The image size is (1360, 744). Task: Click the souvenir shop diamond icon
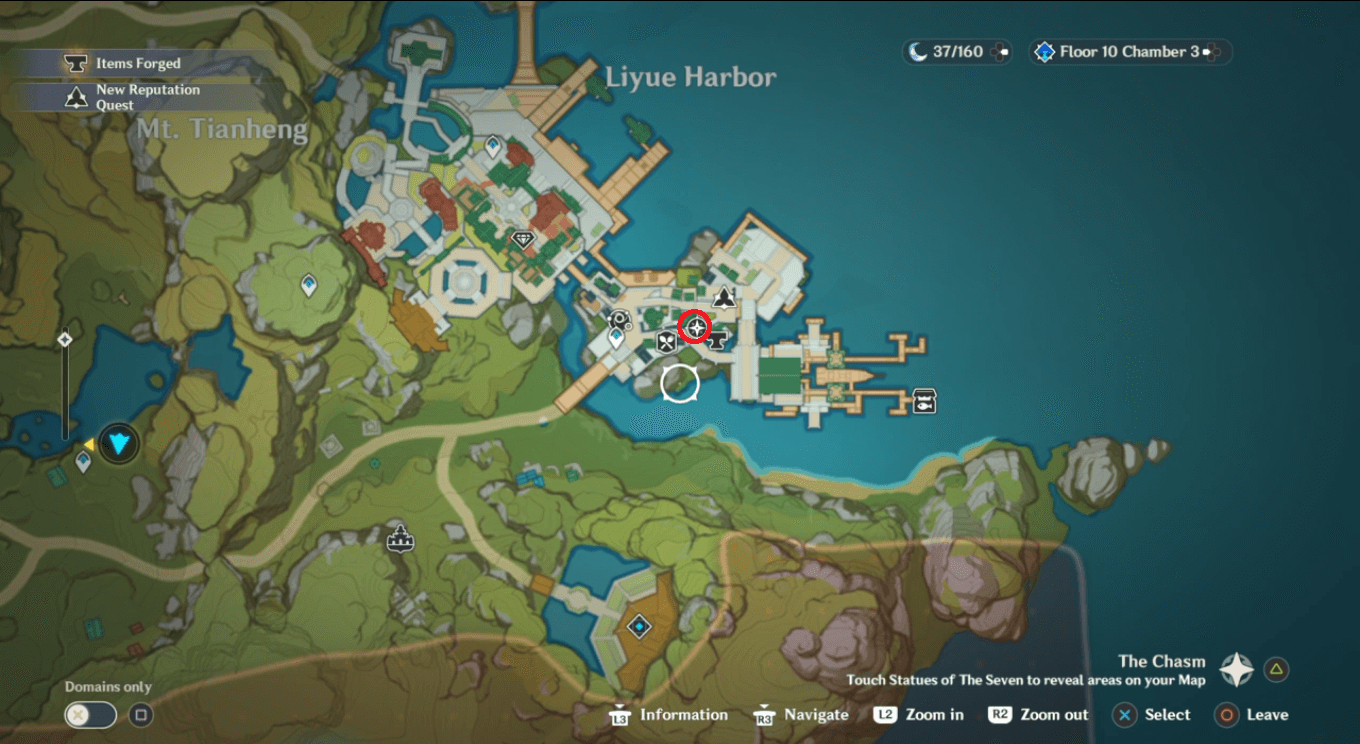(x=524, y=240)
